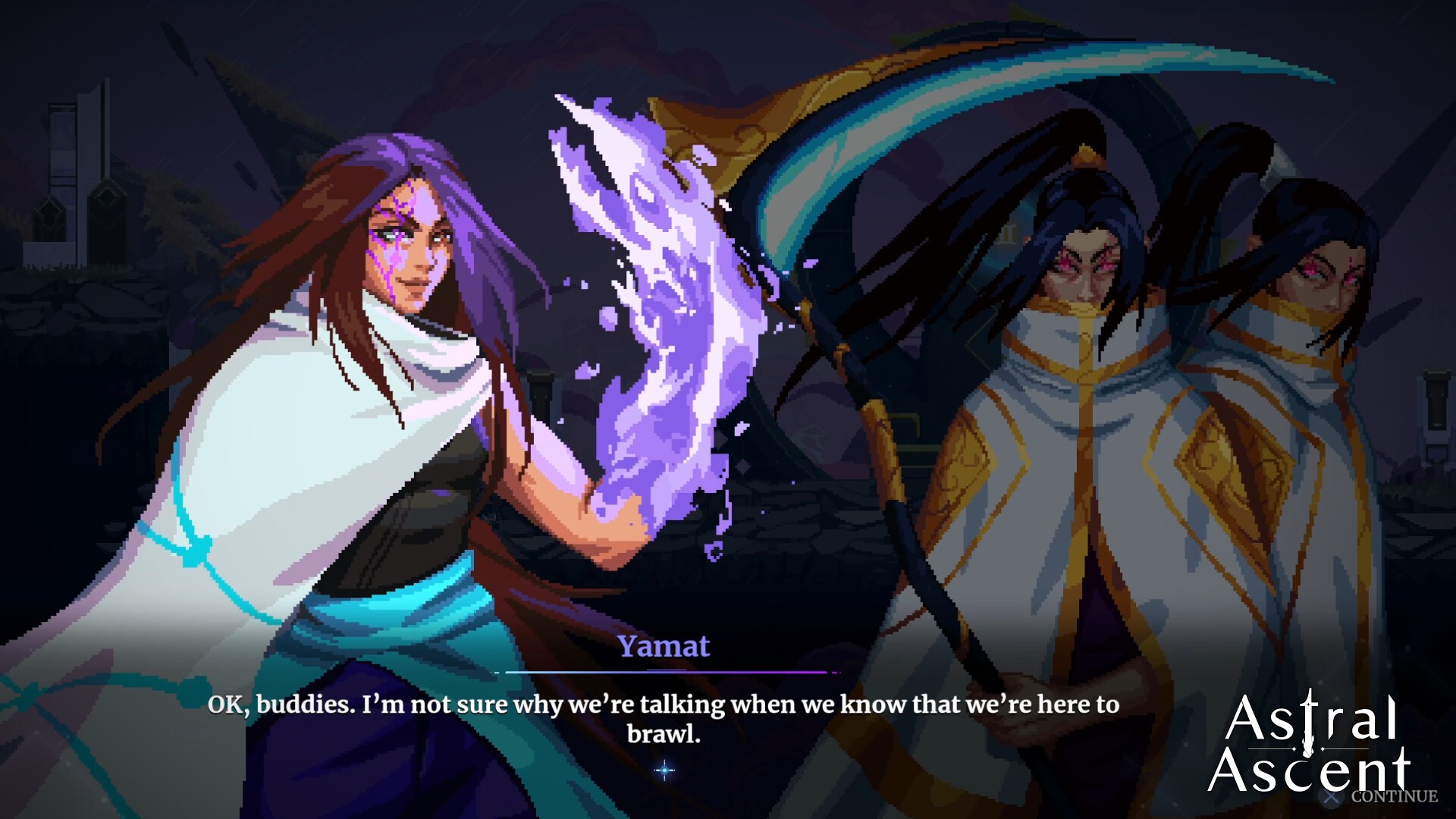The image size is (1456, 819).
Task: Click the sparkle indicator below Yamat's dialogue
Action: 665,771
